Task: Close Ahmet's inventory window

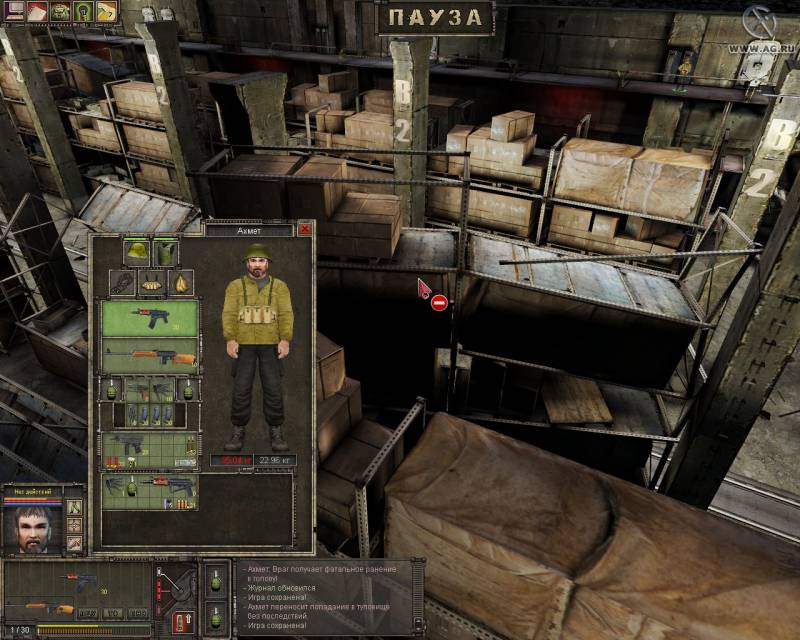Action: point(305,229)
